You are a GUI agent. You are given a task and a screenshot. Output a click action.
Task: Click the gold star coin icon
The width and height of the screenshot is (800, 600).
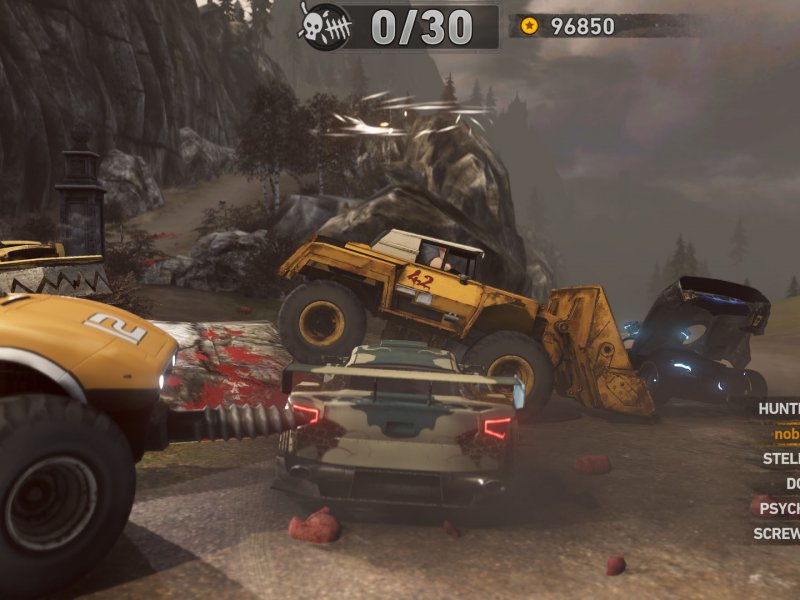coord(529,26)
